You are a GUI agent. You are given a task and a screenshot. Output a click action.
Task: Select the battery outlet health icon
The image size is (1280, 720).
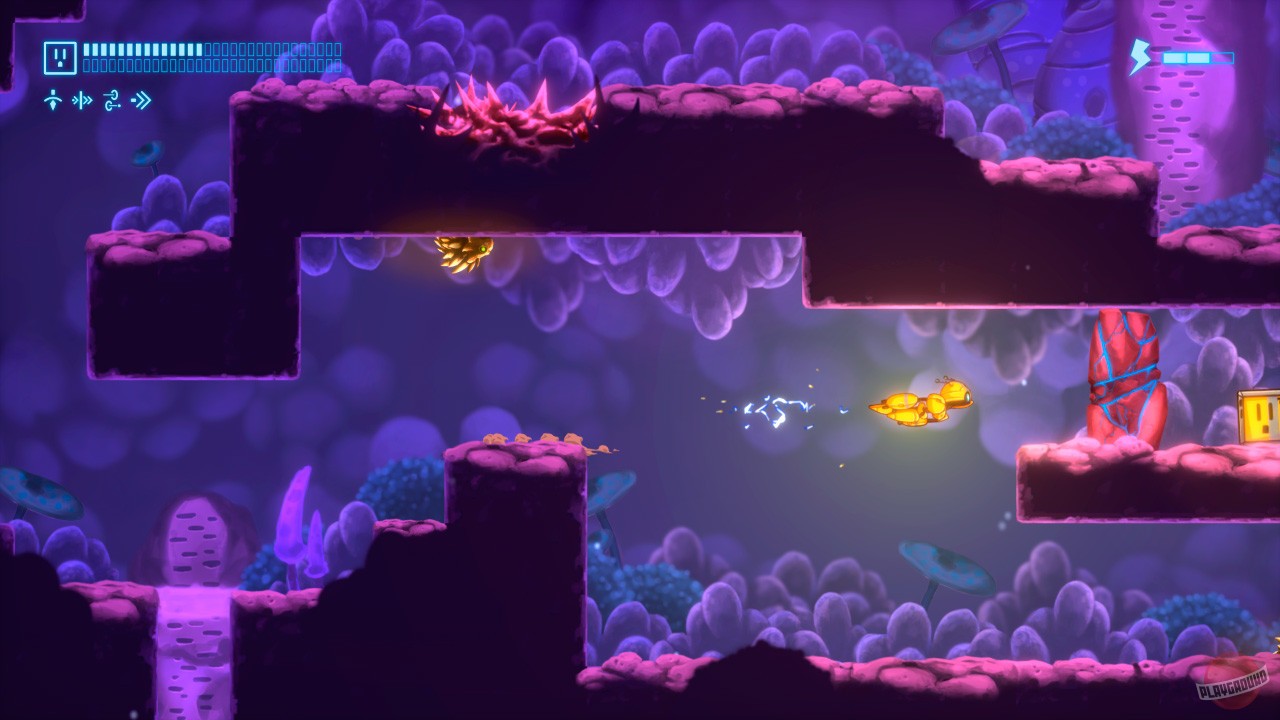pyautogui.click(x=60, y=55)
